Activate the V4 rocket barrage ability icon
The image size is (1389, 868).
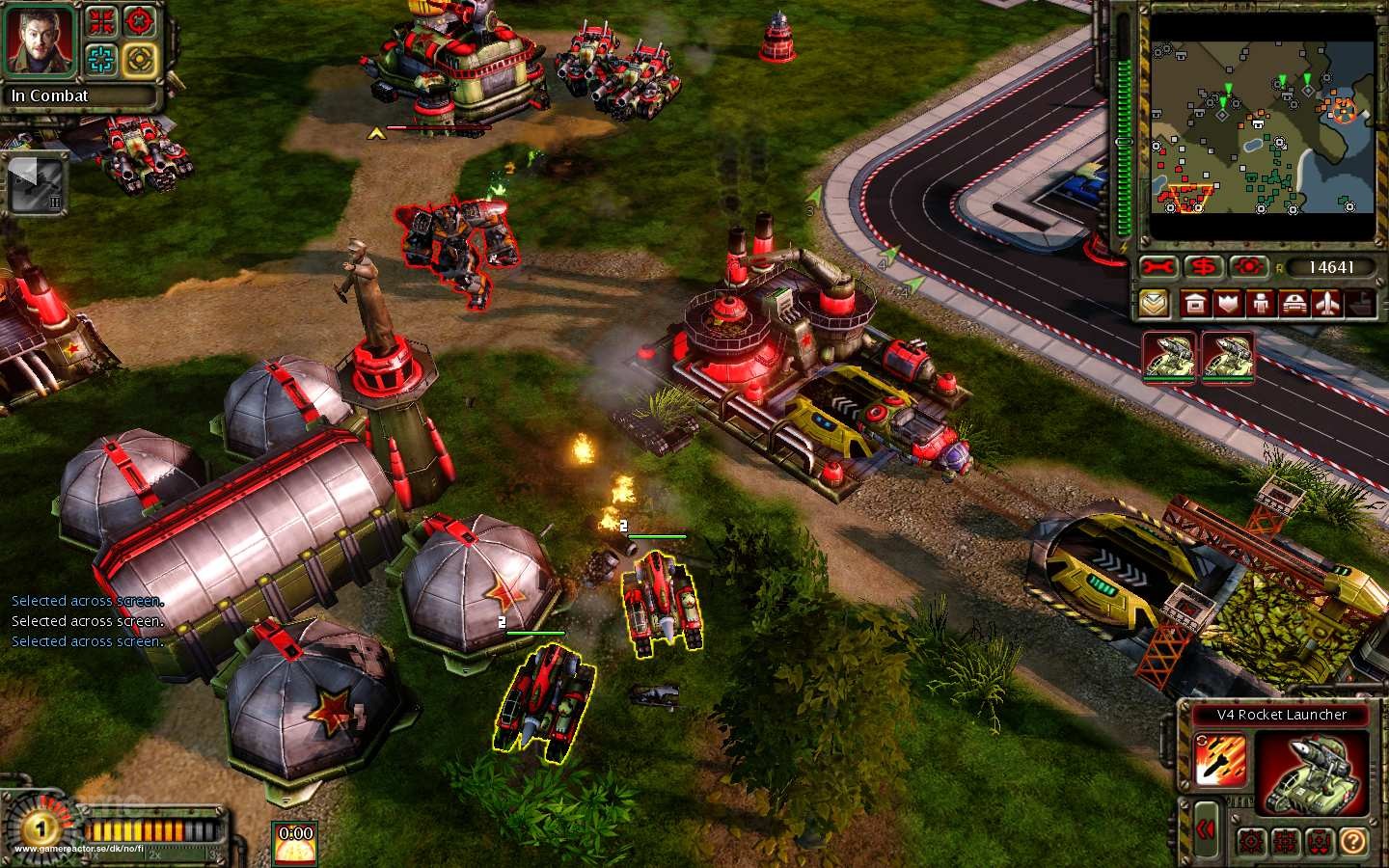[1221, 759]
